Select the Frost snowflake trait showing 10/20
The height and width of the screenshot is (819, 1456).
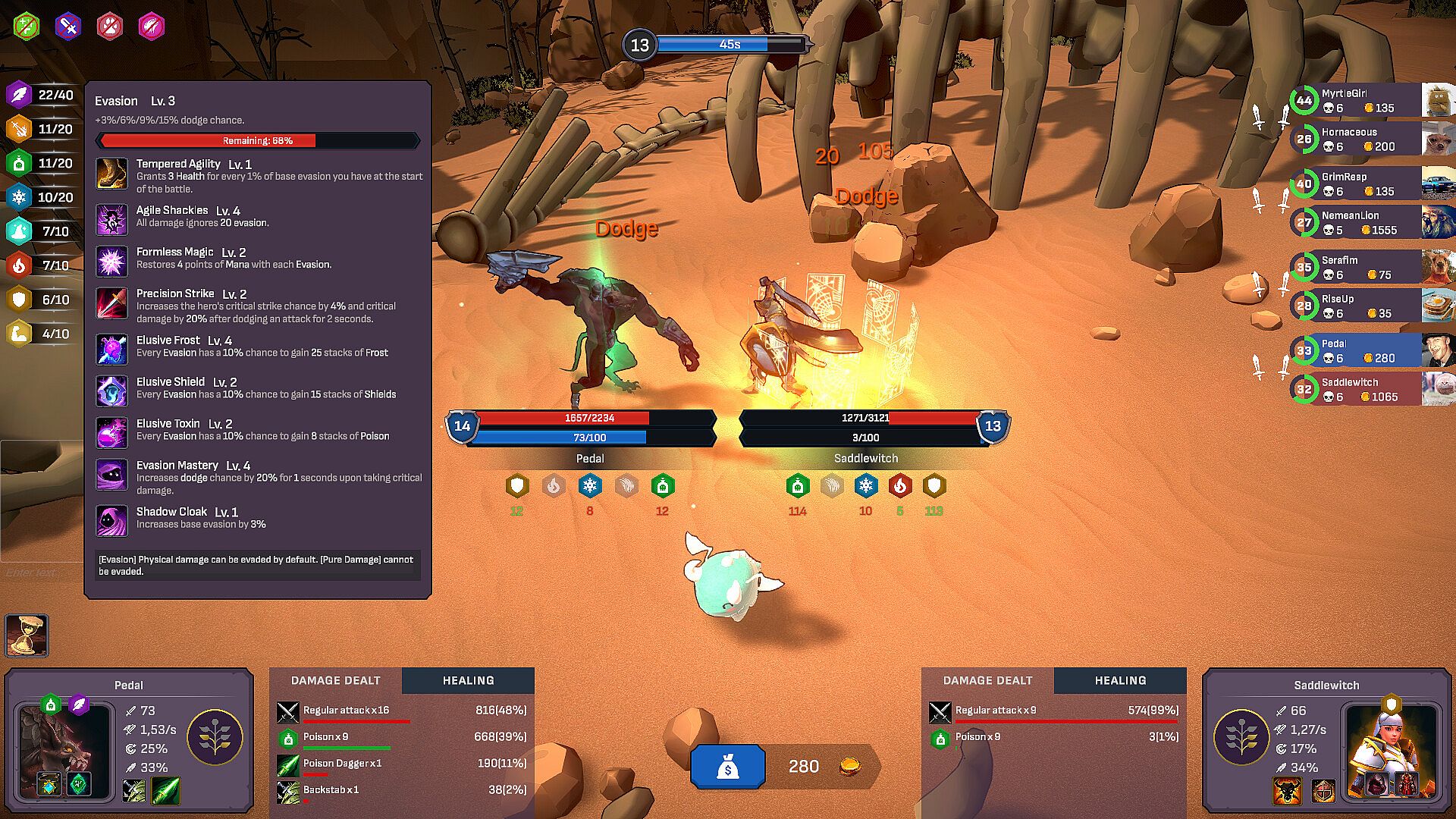[20, 198]
